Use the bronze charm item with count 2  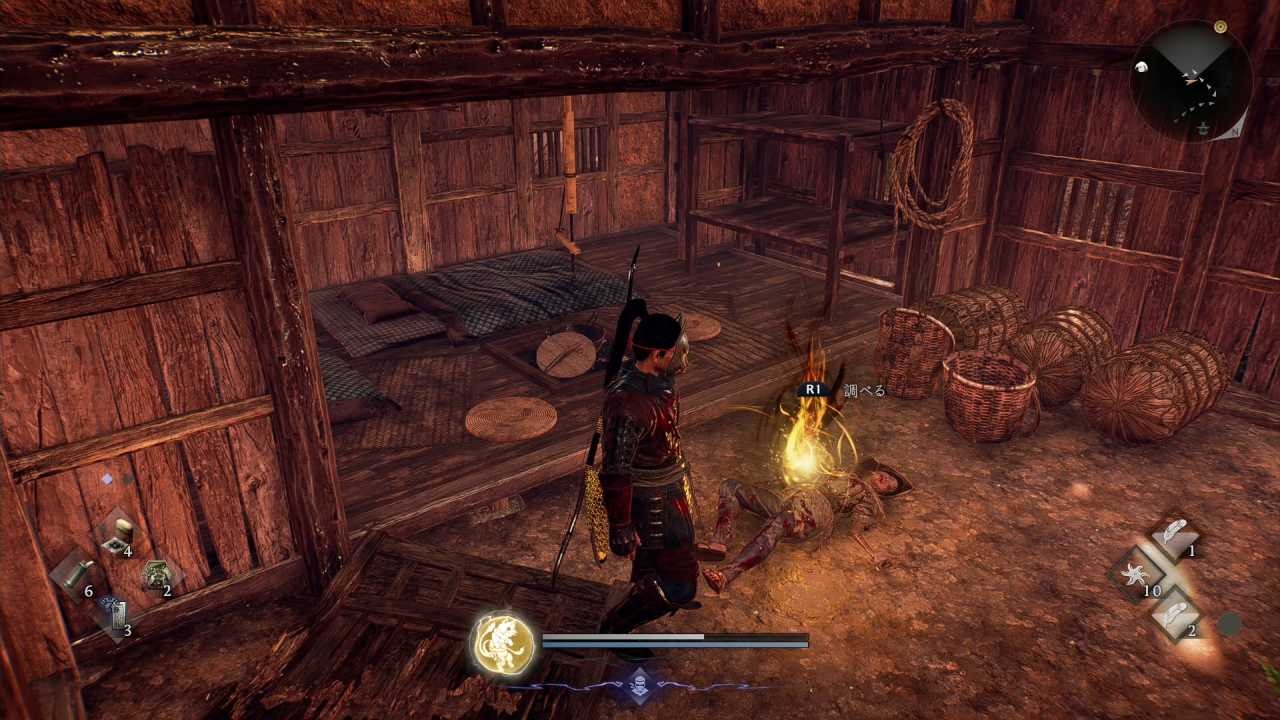[x=156, y=575]
